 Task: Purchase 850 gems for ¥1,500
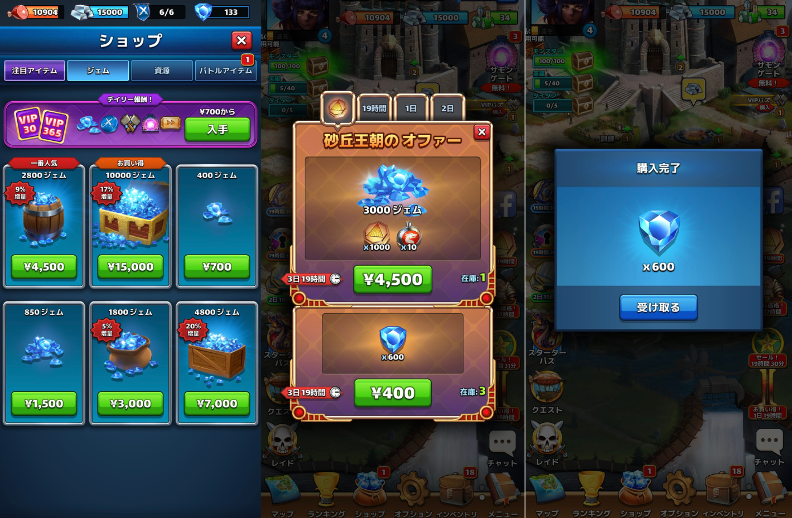44,404
